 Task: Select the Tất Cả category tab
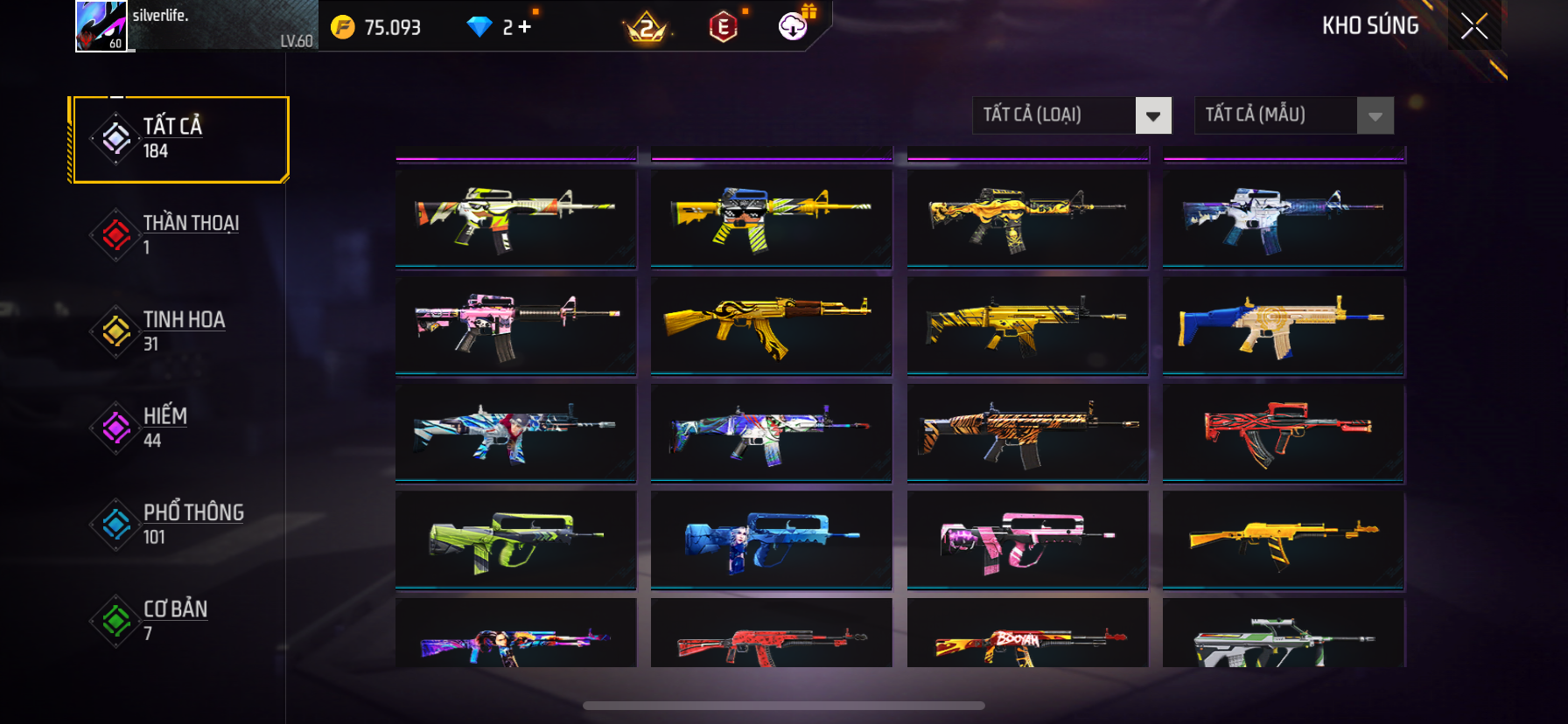(181, 139)
